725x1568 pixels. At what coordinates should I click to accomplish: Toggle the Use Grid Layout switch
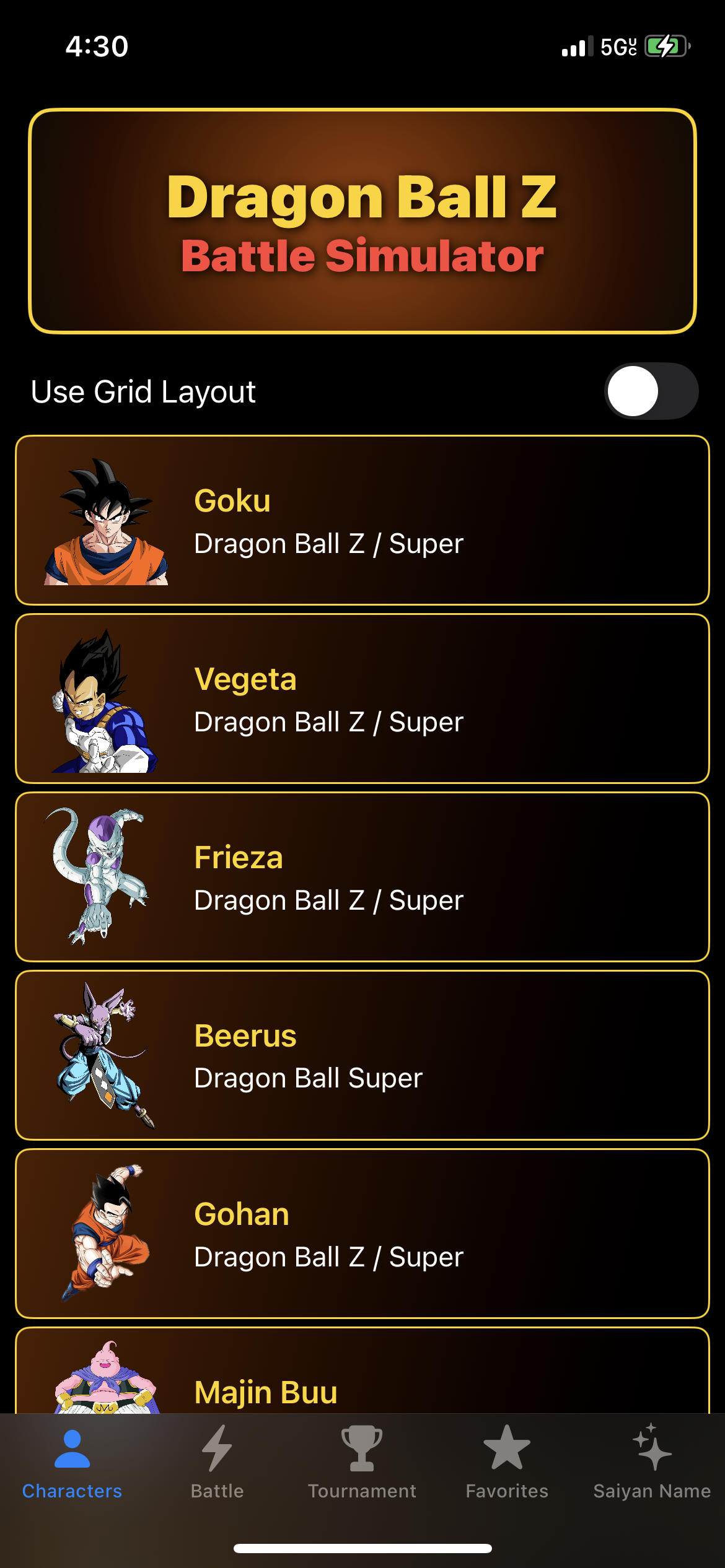click(651, 391)
